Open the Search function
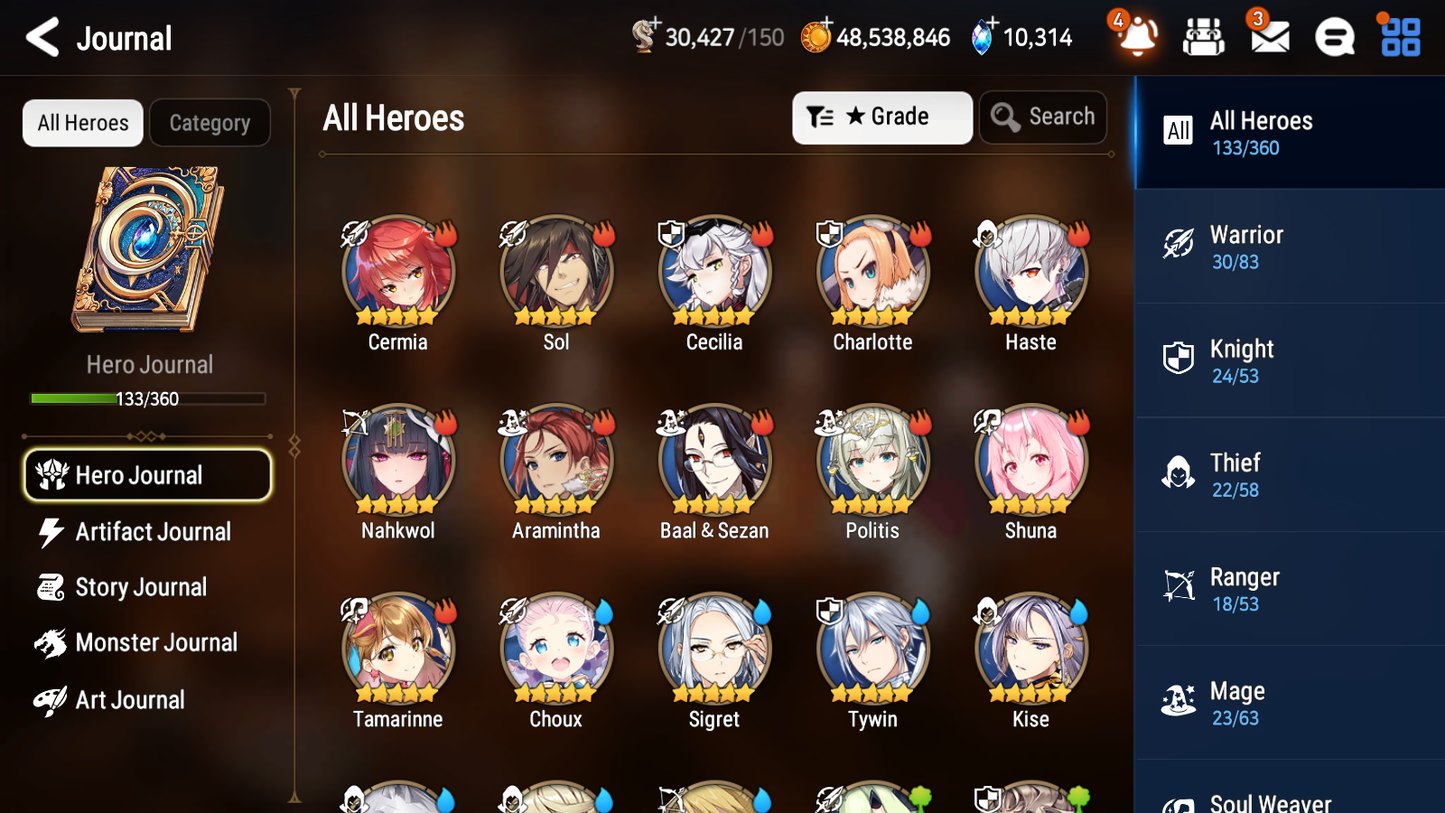Screen dimensions: 1445x813 (1043, 117)
